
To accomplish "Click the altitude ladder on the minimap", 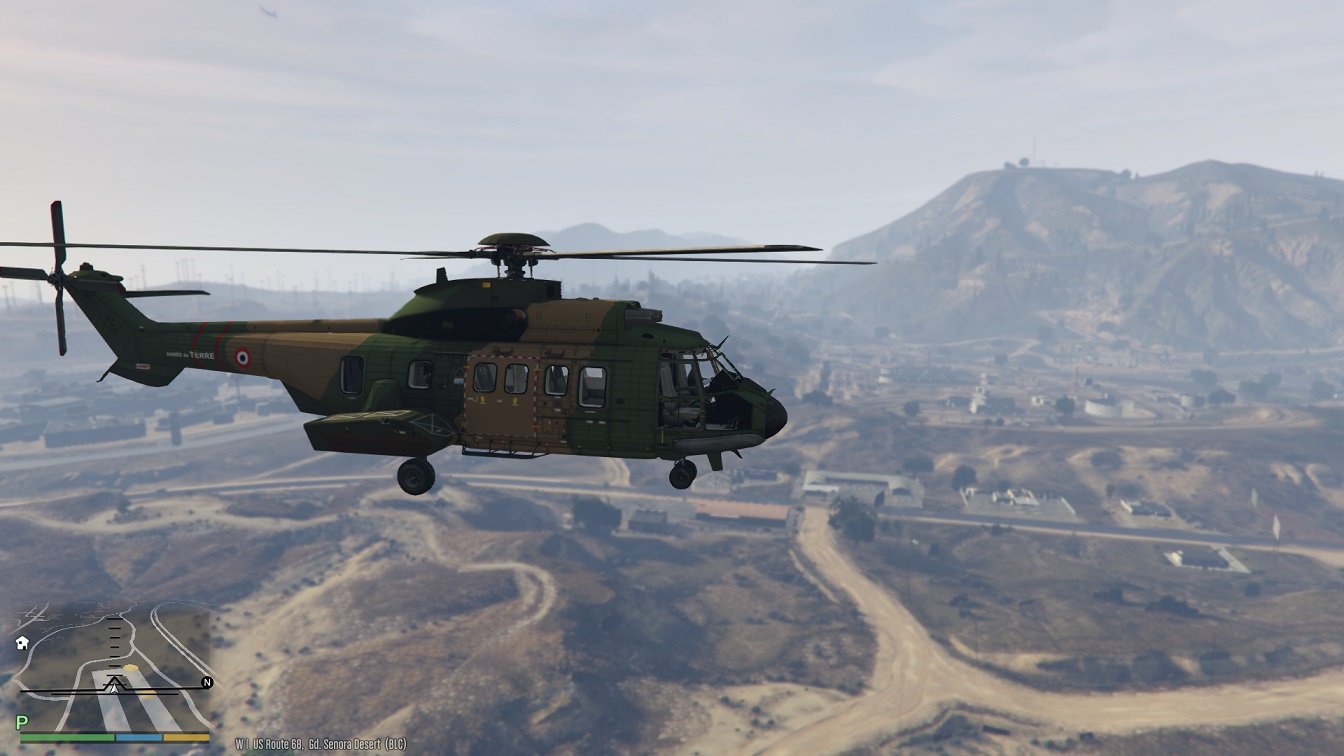I will coord(114,645).
